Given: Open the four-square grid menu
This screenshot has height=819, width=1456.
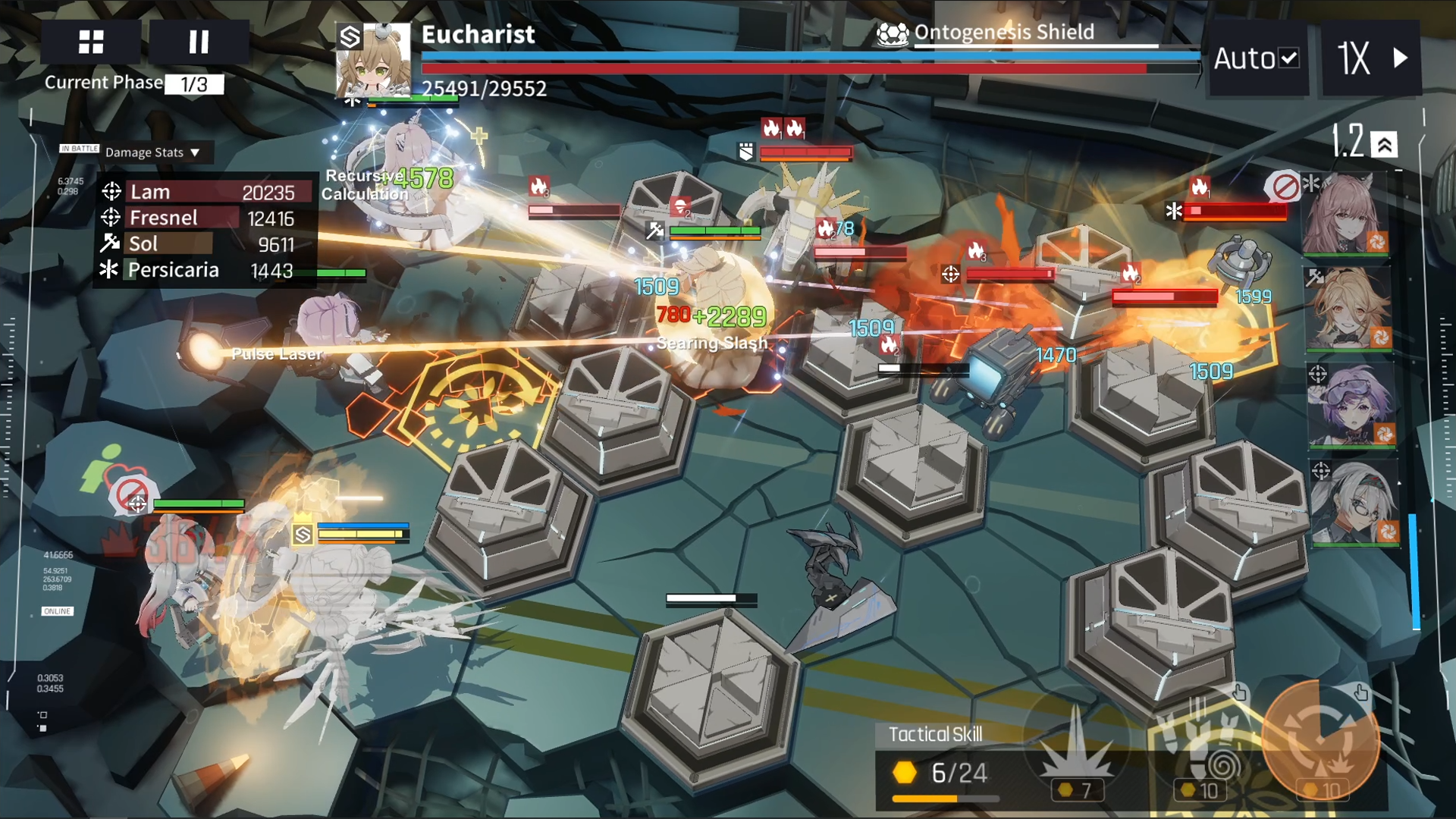Looking at the screenshot, I should pos(91,42).
